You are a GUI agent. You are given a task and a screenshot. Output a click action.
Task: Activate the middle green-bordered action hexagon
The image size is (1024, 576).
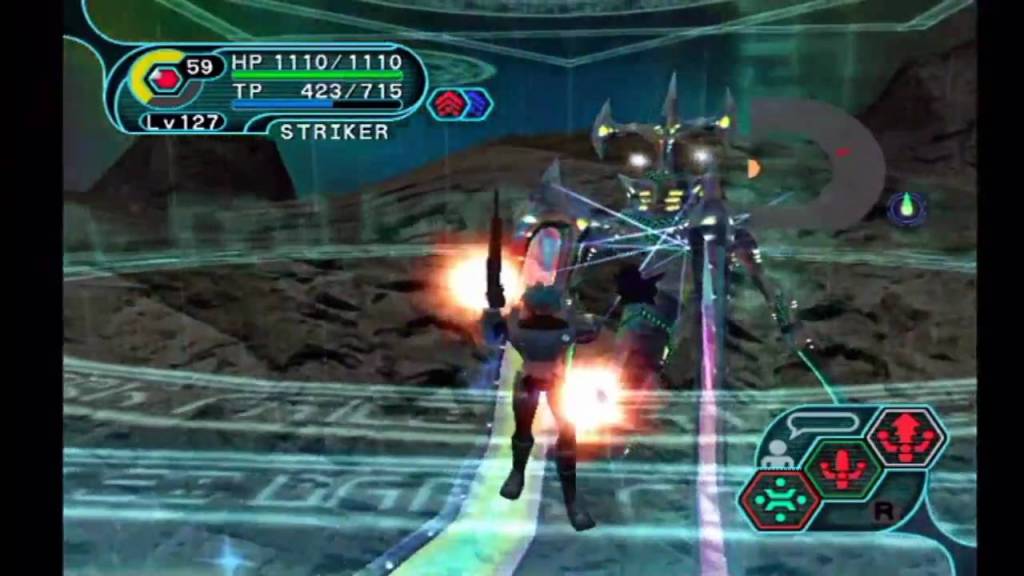click(x=843, y=468)
